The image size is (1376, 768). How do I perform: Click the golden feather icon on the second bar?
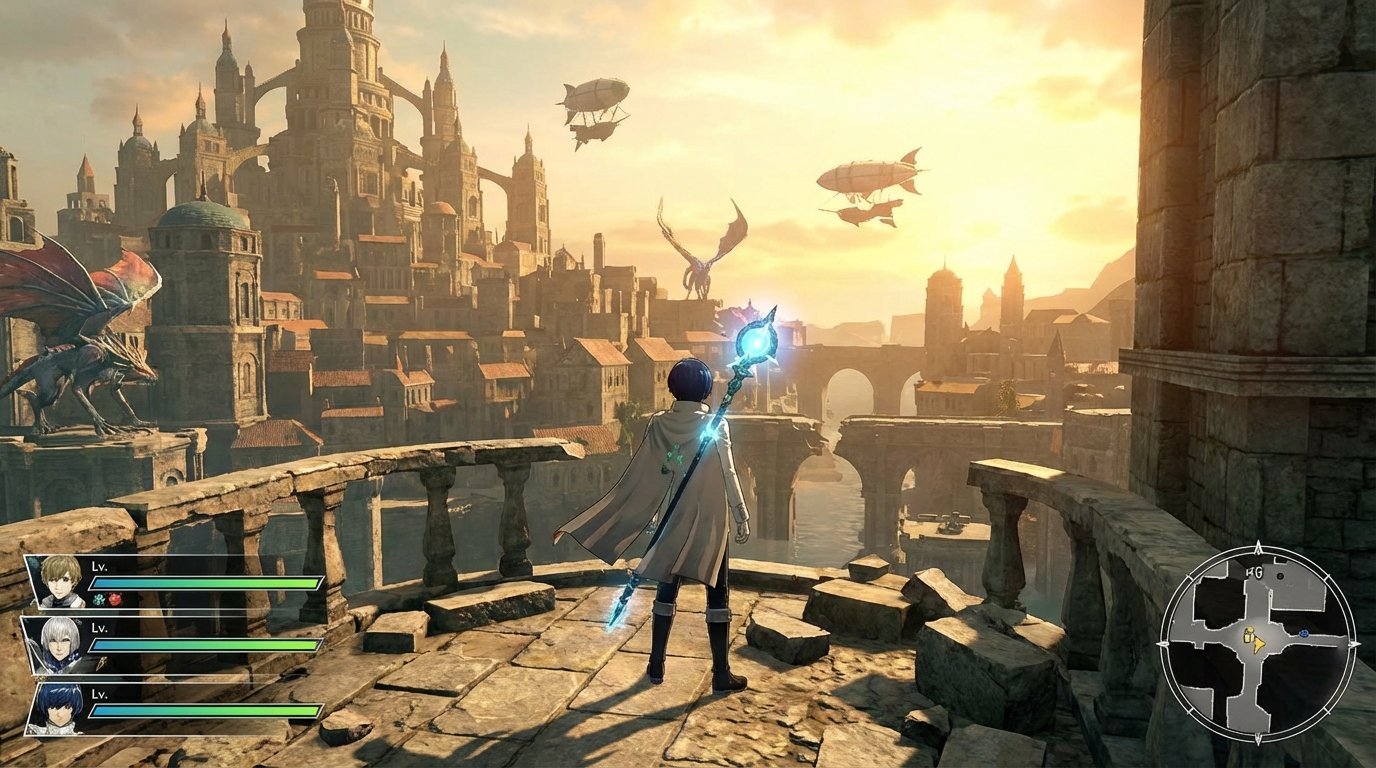pyautogui.click(x=102, y=662)
